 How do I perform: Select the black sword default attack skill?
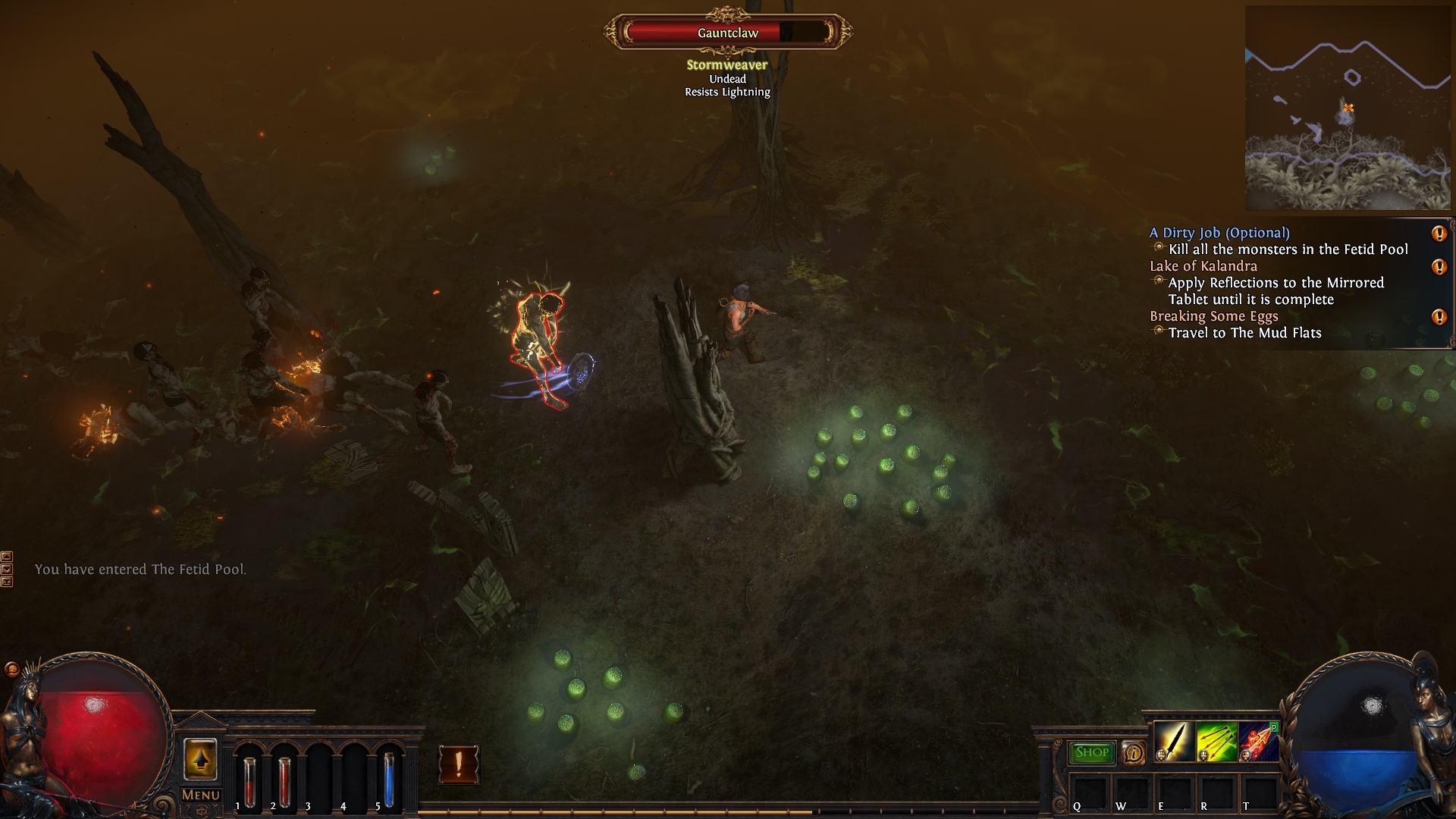click(1173, 741)
